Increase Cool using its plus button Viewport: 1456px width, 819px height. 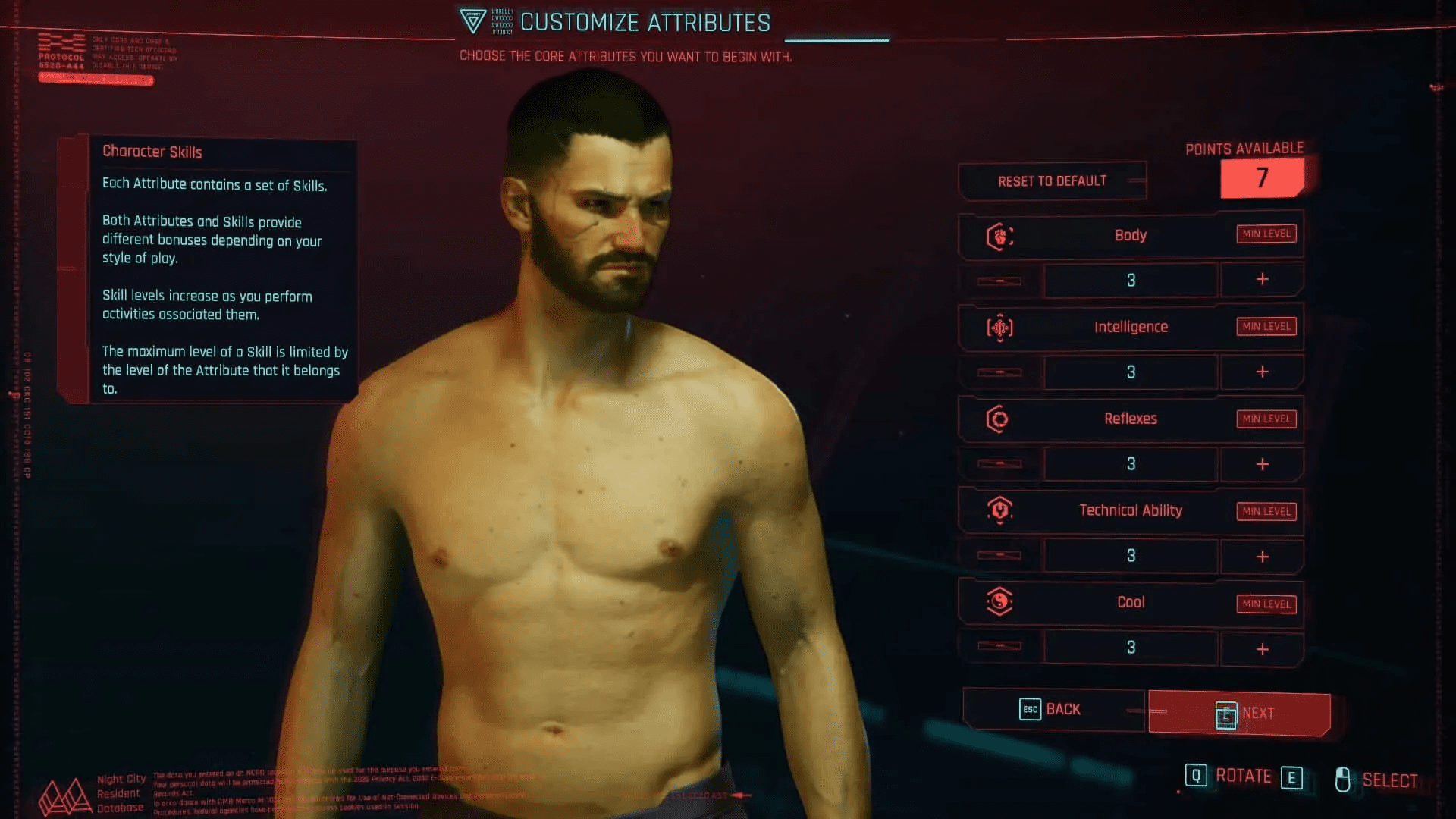1261,648
